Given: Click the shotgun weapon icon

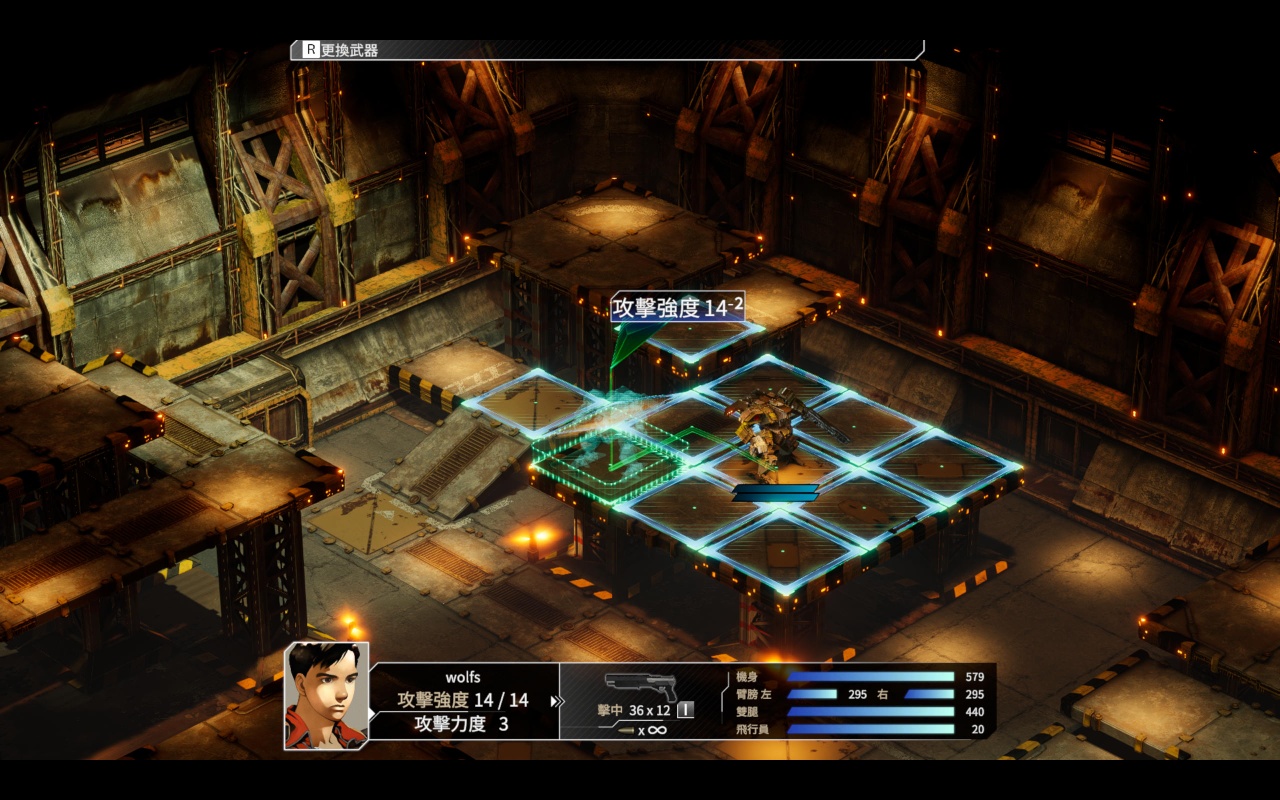Looking at the screenshot, I should (640, 687).
